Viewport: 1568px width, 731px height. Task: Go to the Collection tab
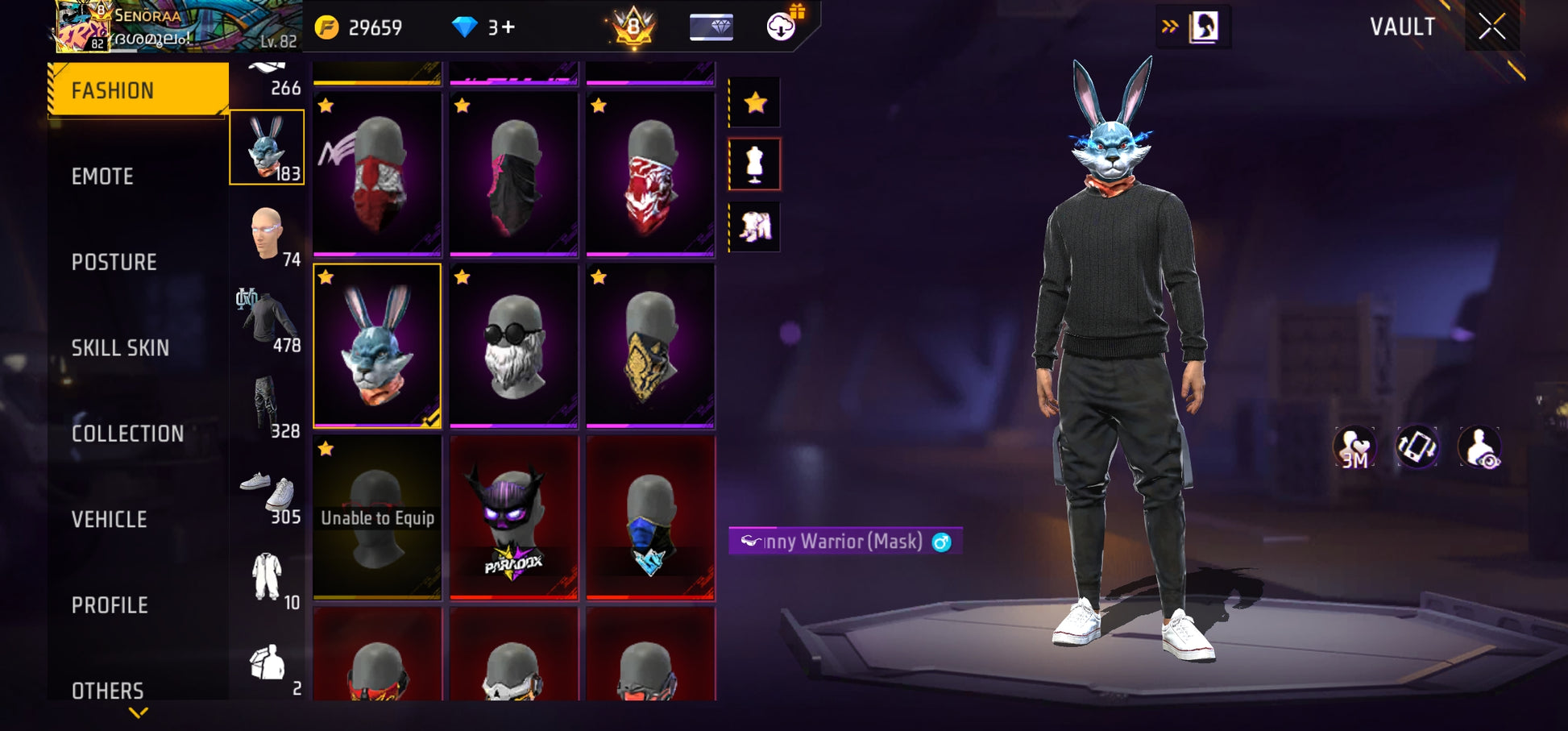tap(127, 434)
